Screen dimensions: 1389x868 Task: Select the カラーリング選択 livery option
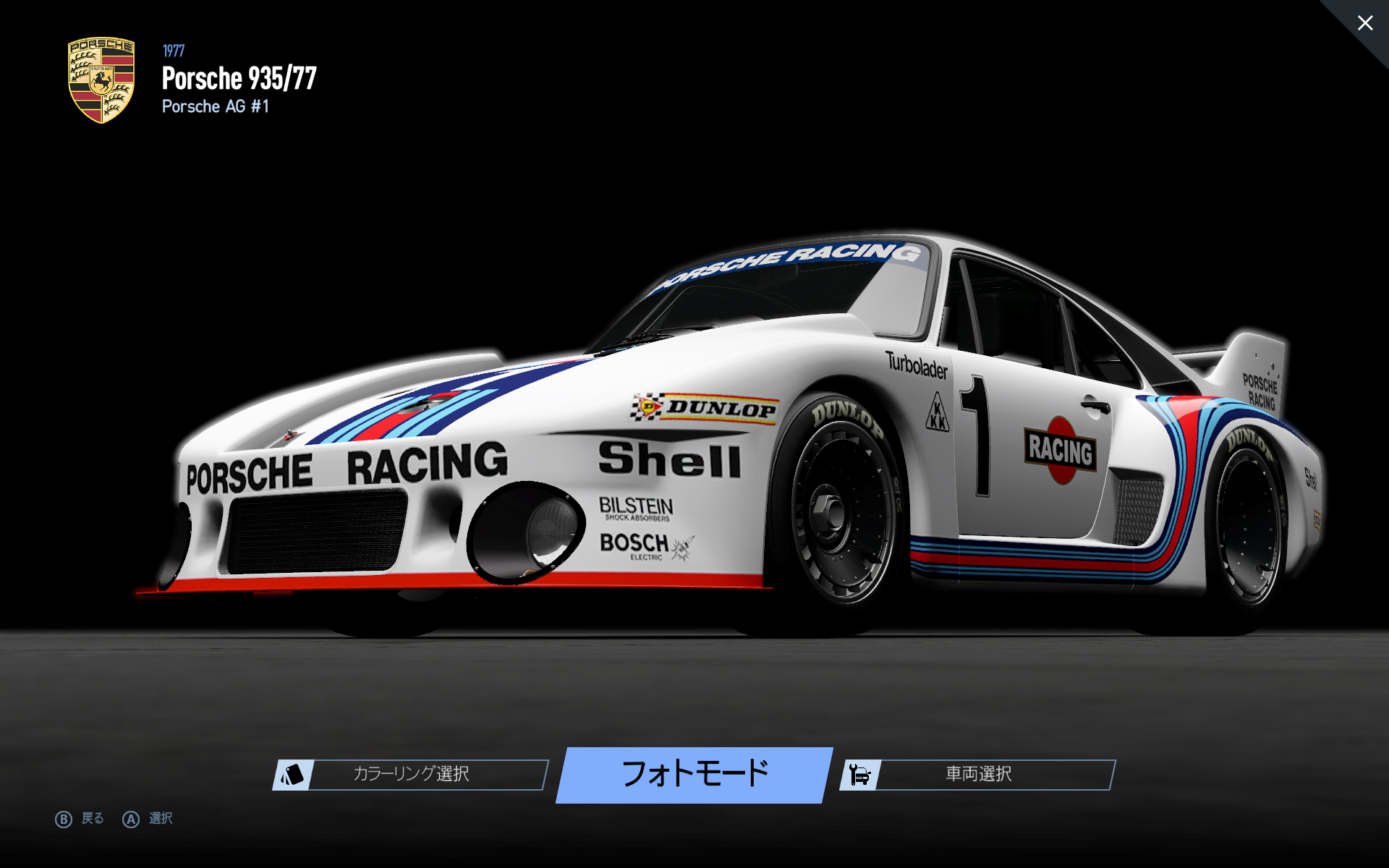(410, 774)
